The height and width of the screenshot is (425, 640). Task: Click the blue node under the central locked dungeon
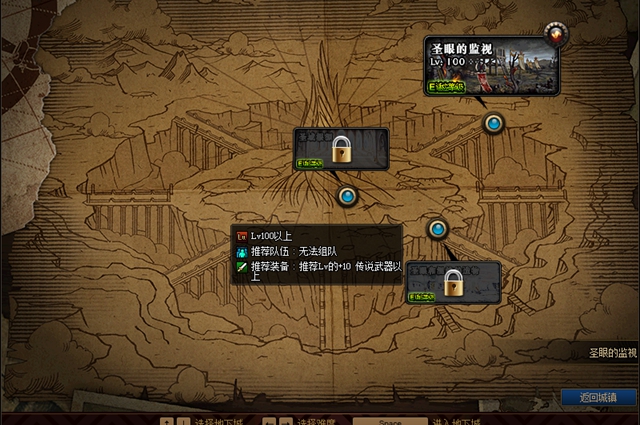coord(347,196)
